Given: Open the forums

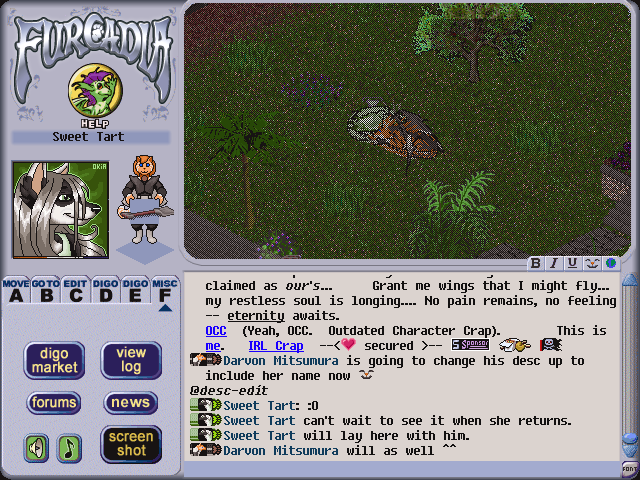Looking at the screenshot, I should [54, 403].
